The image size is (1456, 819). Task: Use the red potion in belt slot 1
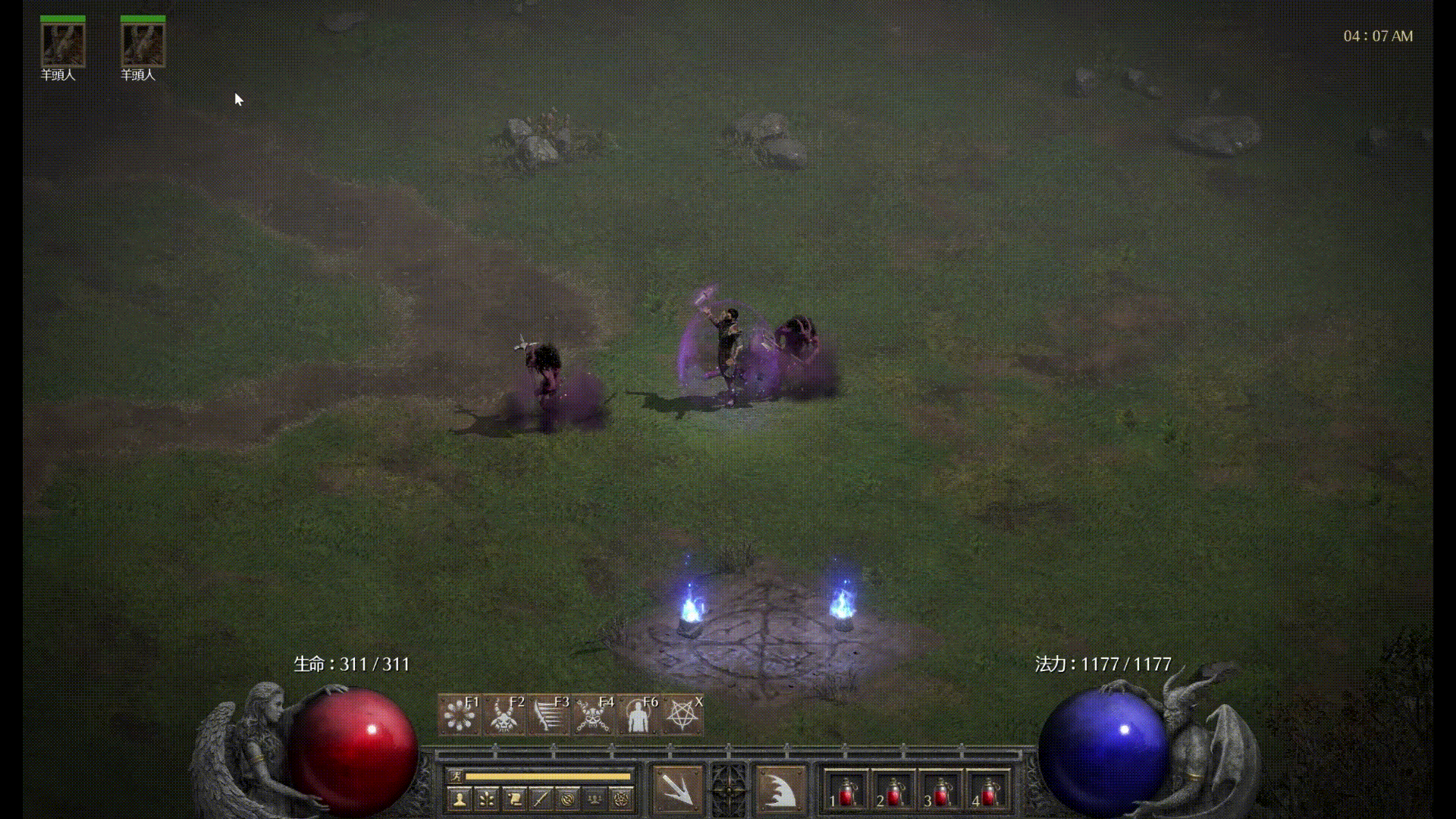(x=846, y=792)
